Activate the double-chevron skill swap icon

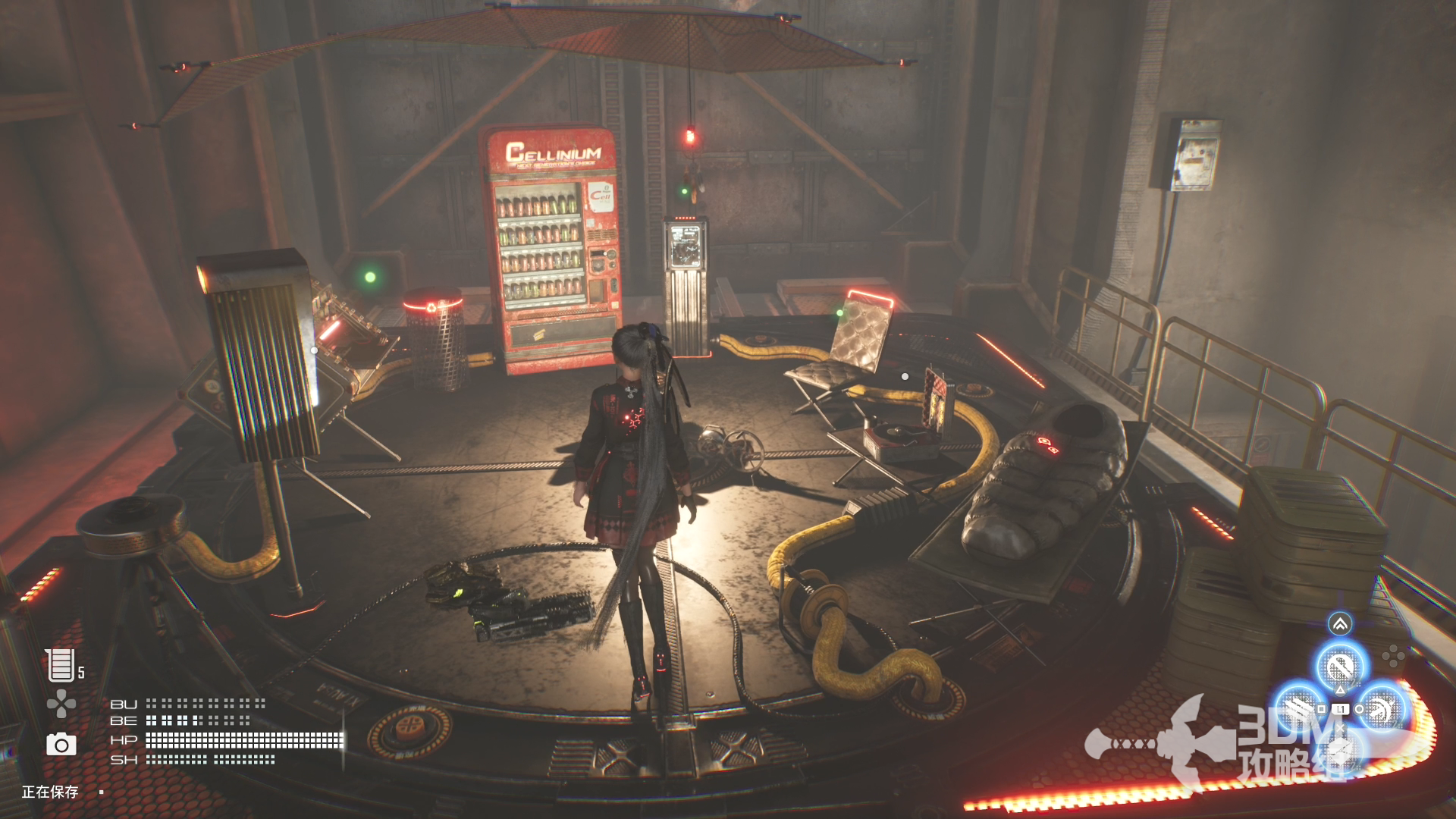[x=1340, y=624]
